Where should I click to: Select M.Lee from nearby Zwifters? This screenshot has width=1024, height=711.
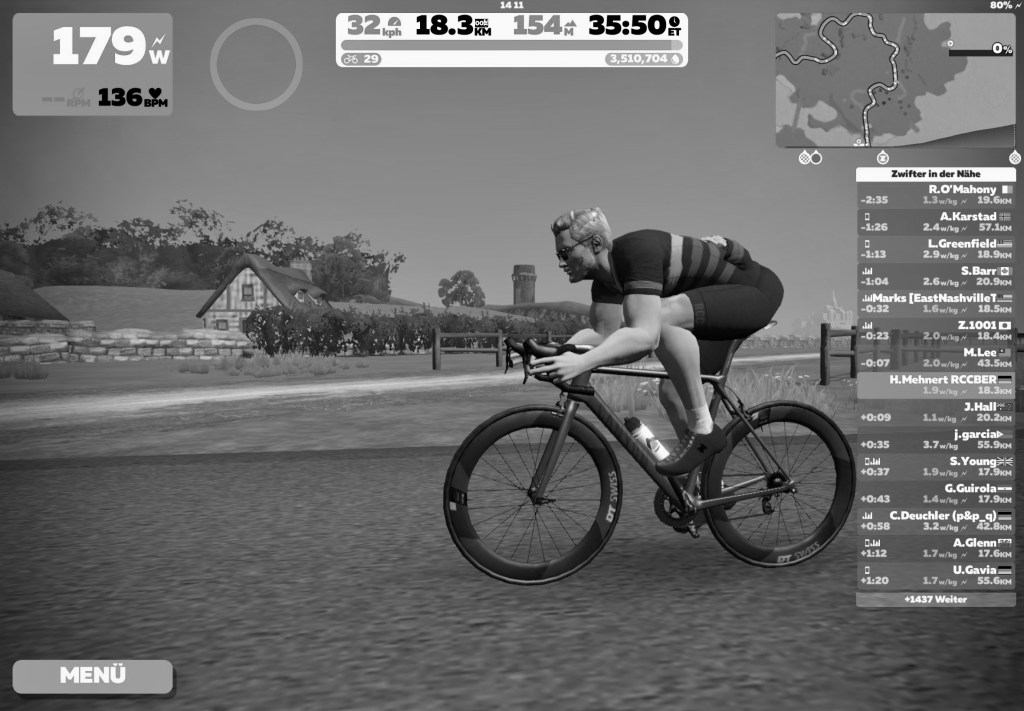(x=935, y=357)
